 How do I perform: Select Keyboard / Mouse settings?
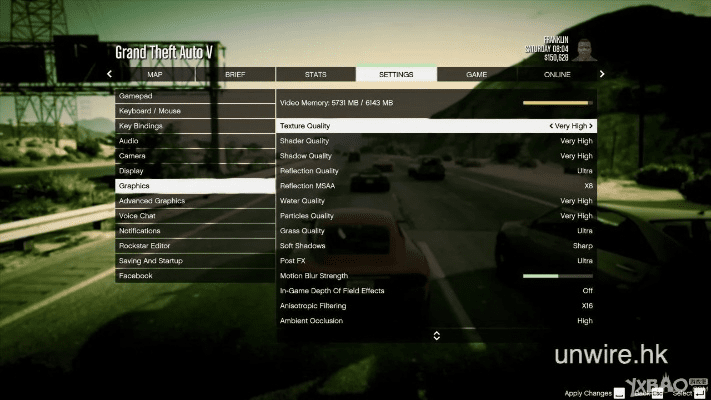tap(195, 111)
